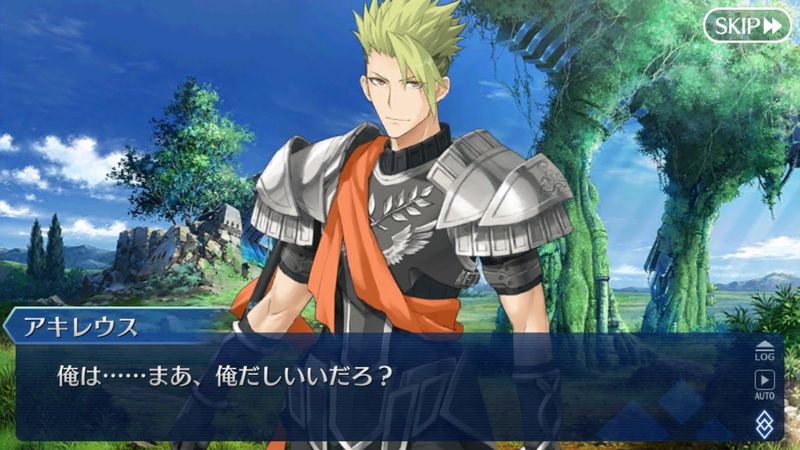Advance dialogue via the diamond cursor icon
The width and height of the screenshot is (800, 450).
pyautogui.click(x=764, y=422)
